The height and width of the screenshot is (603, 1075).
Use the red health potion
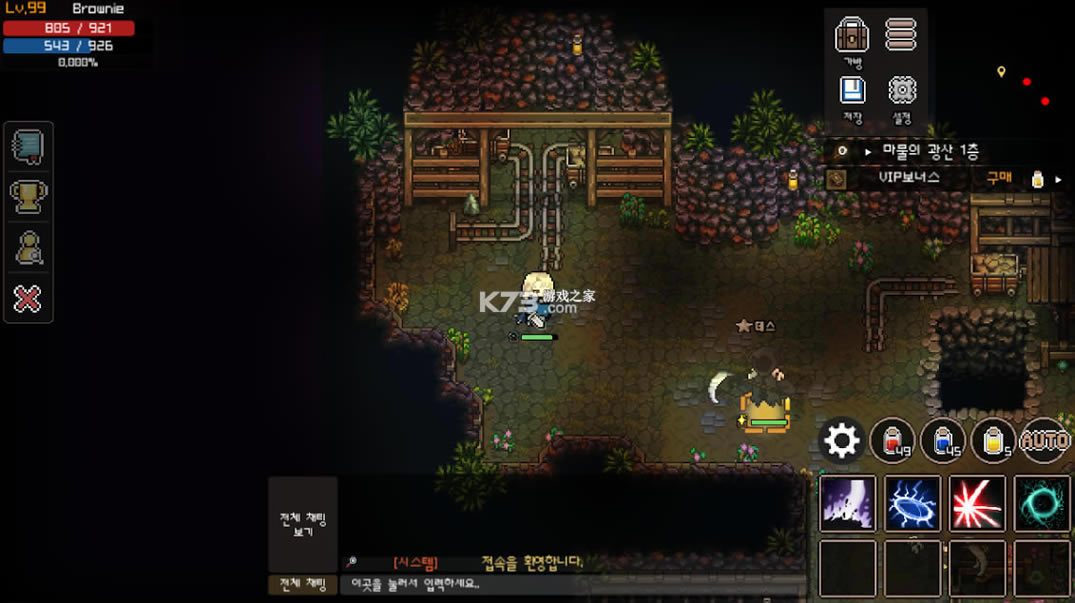(892, 440)
